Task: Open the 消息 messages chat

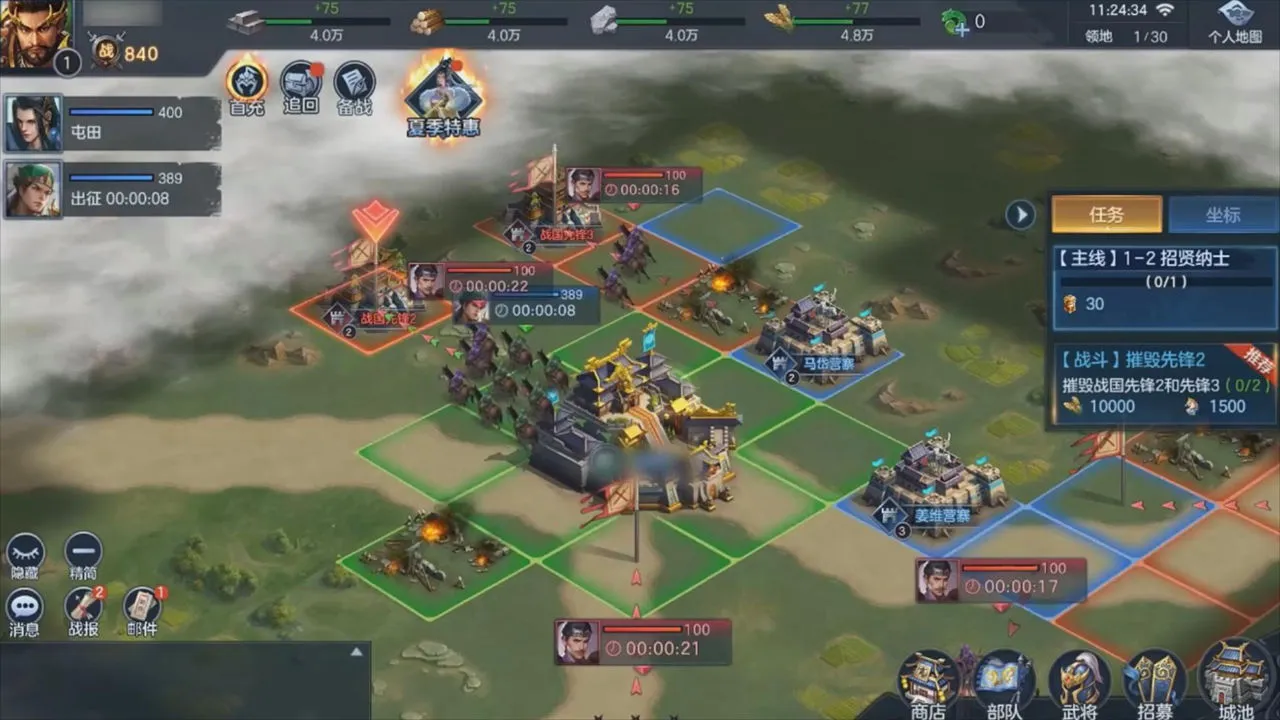Action: (25, 610)
